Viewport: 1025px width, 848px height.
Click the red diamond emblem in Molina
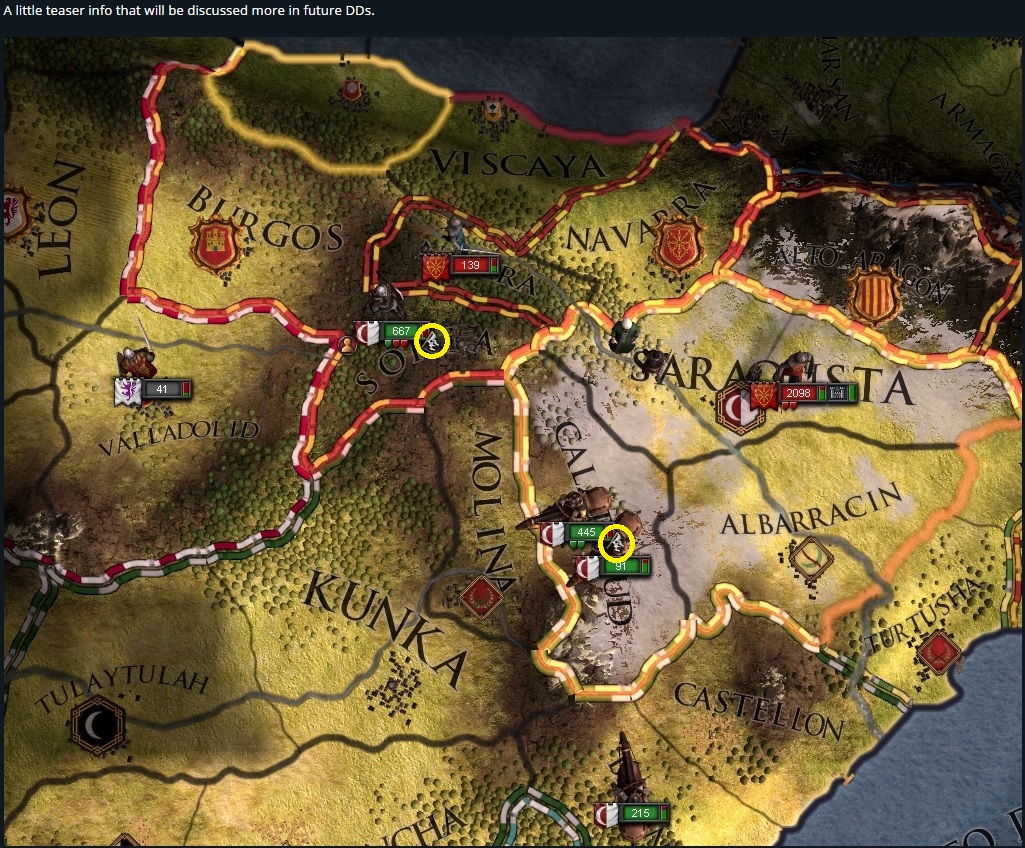(481, 597)
